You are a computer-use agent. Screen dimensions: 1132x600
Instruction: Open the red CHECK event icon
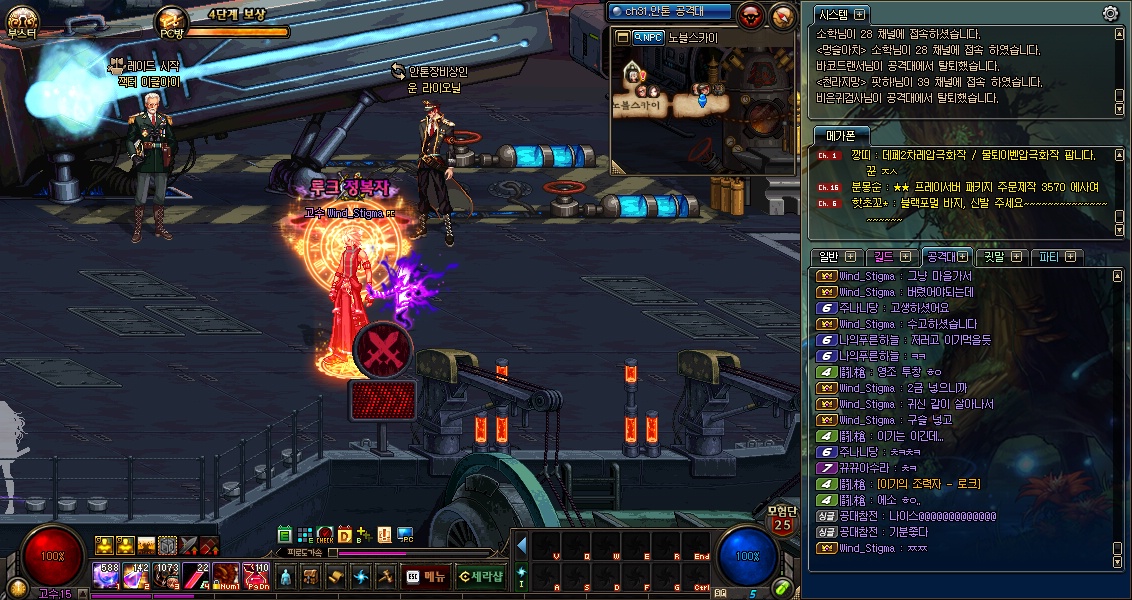pyautogui.click(x=325, y=535)
